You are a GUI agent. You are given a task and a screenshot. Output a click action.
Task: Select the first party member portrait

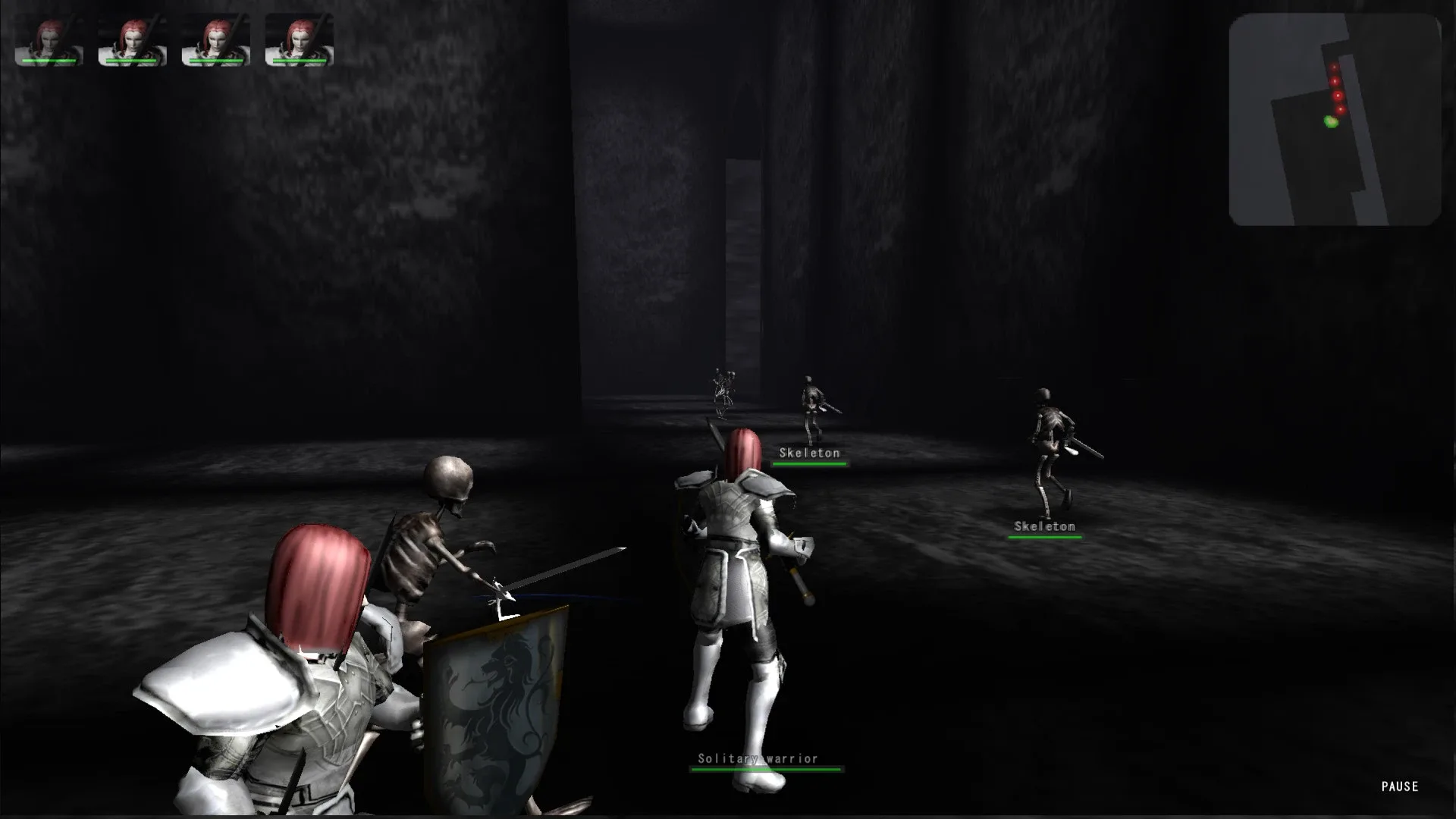point(48,38)
